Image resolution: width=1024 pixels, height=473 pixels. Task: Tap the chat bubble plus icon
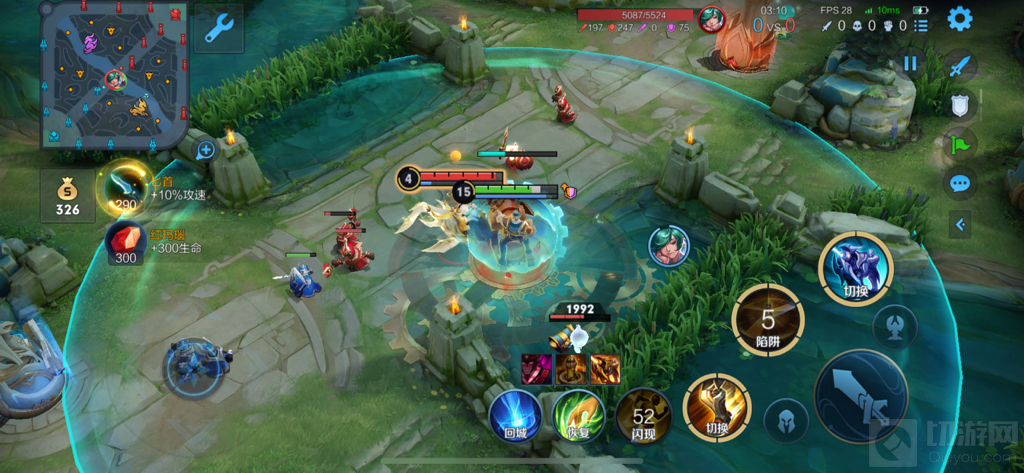pyautogui.click(x=206, y=150)
